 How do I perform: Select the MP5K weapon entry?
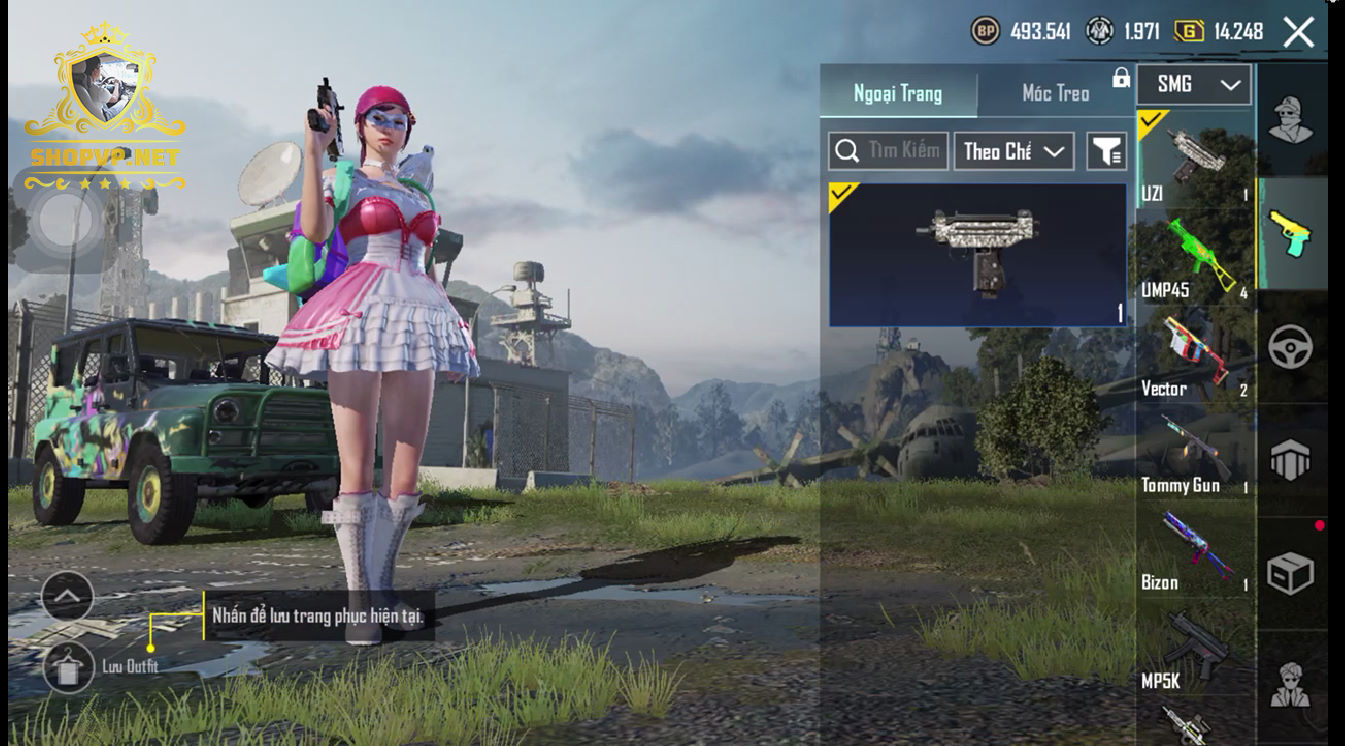[x=1194, y=648]
